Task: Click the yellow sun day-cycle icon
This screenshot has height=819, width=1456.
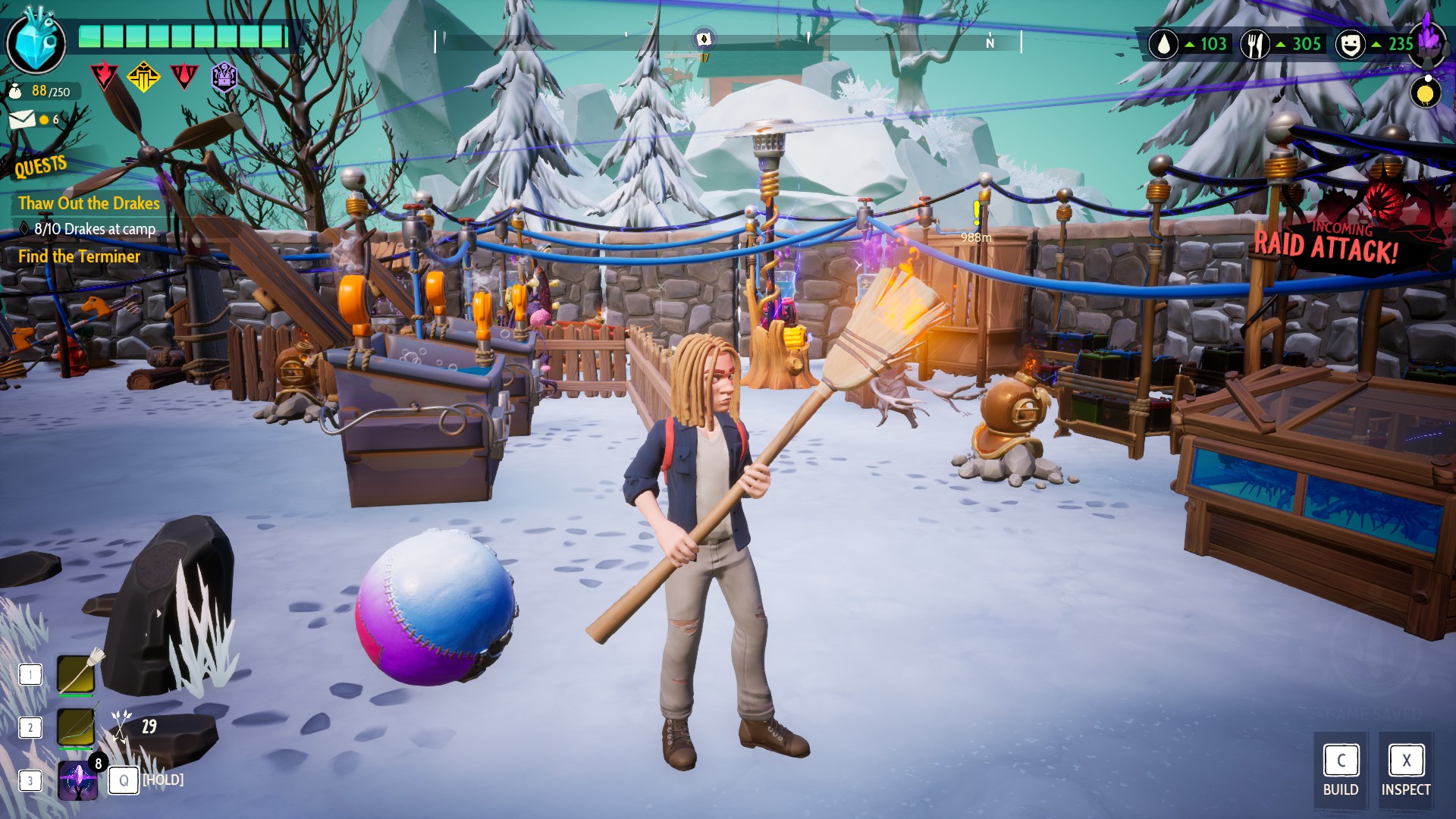Action: (x=1426, y=93)
